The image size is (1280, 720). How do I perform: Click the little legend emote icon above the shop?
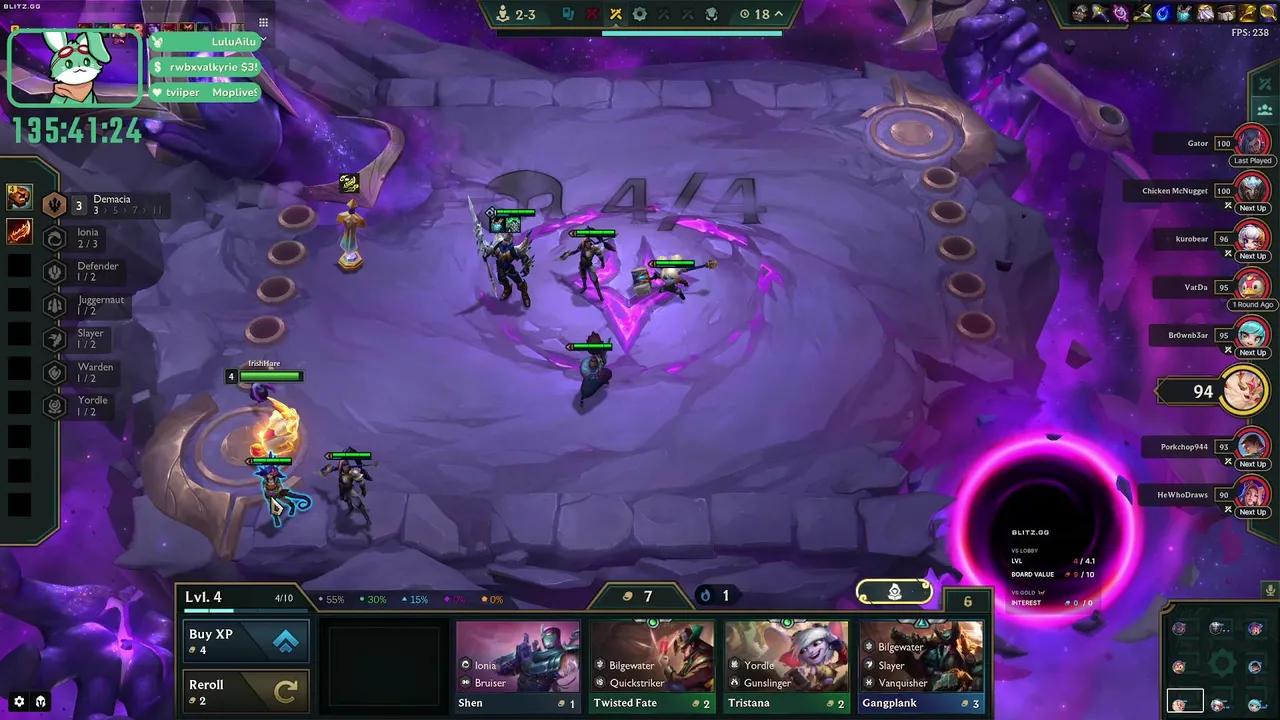[x=893, y=592]
